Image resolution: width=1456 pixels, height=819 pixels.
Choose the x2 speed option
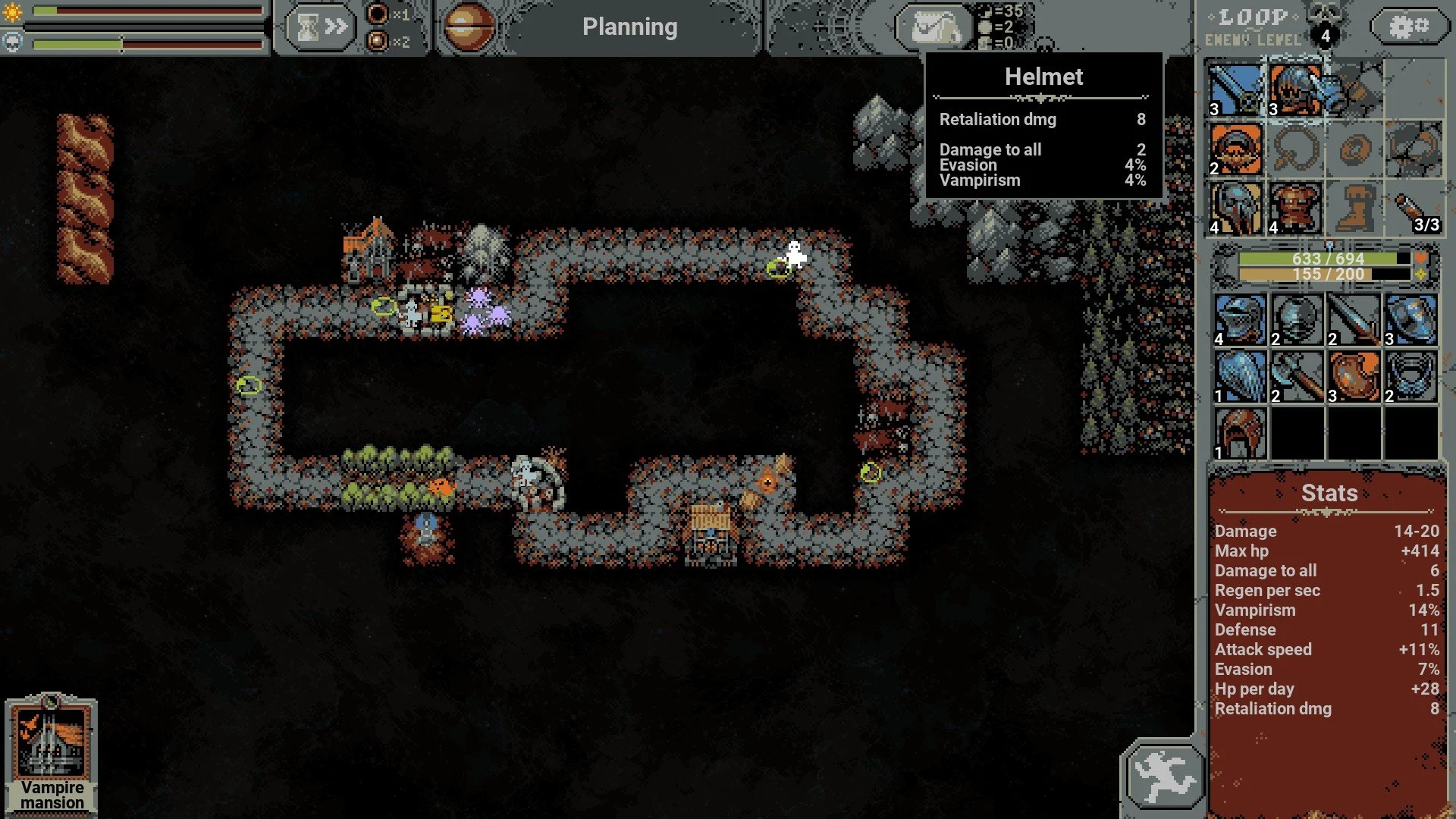pos(378,41)
